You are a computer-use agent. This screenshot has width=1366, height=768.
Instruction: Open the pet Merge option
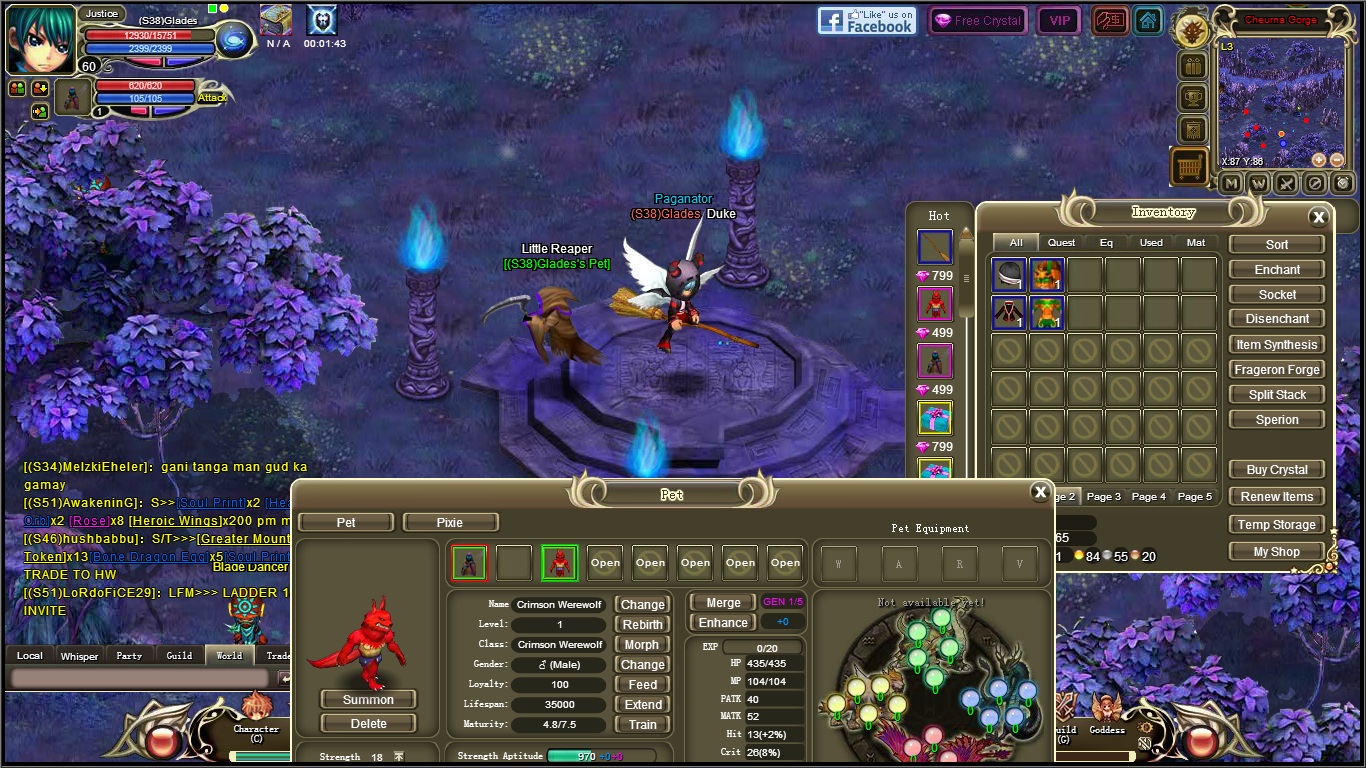tap(723, 603)
